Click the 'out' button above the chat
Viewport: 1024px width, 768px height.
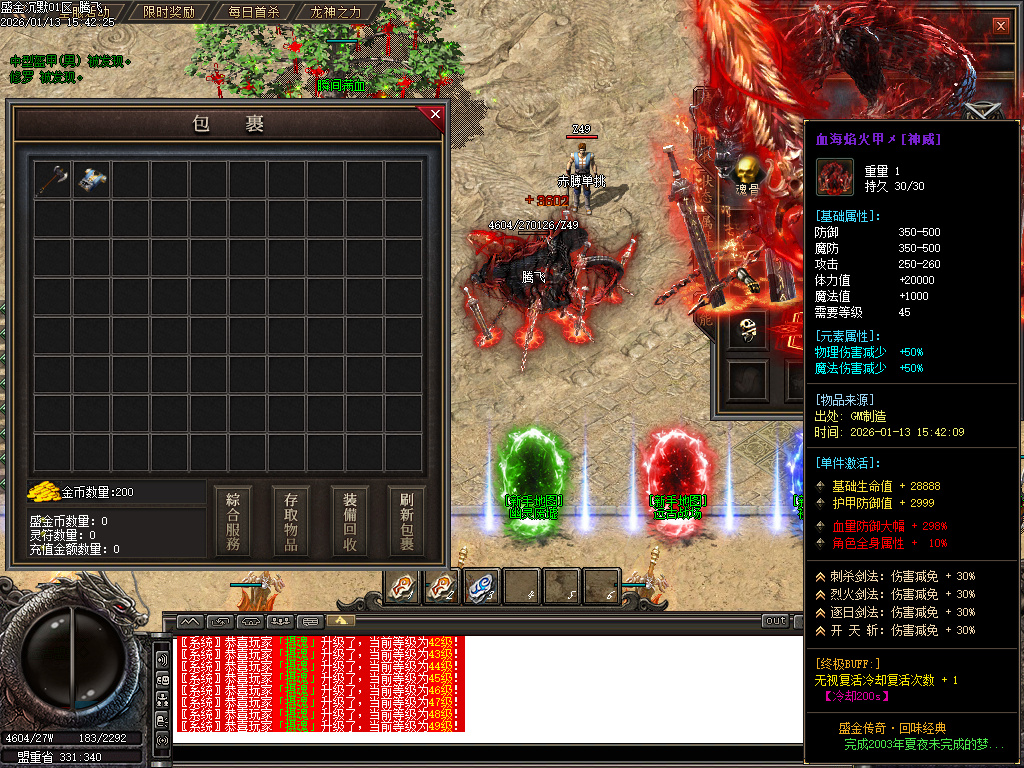pos(775,621)
